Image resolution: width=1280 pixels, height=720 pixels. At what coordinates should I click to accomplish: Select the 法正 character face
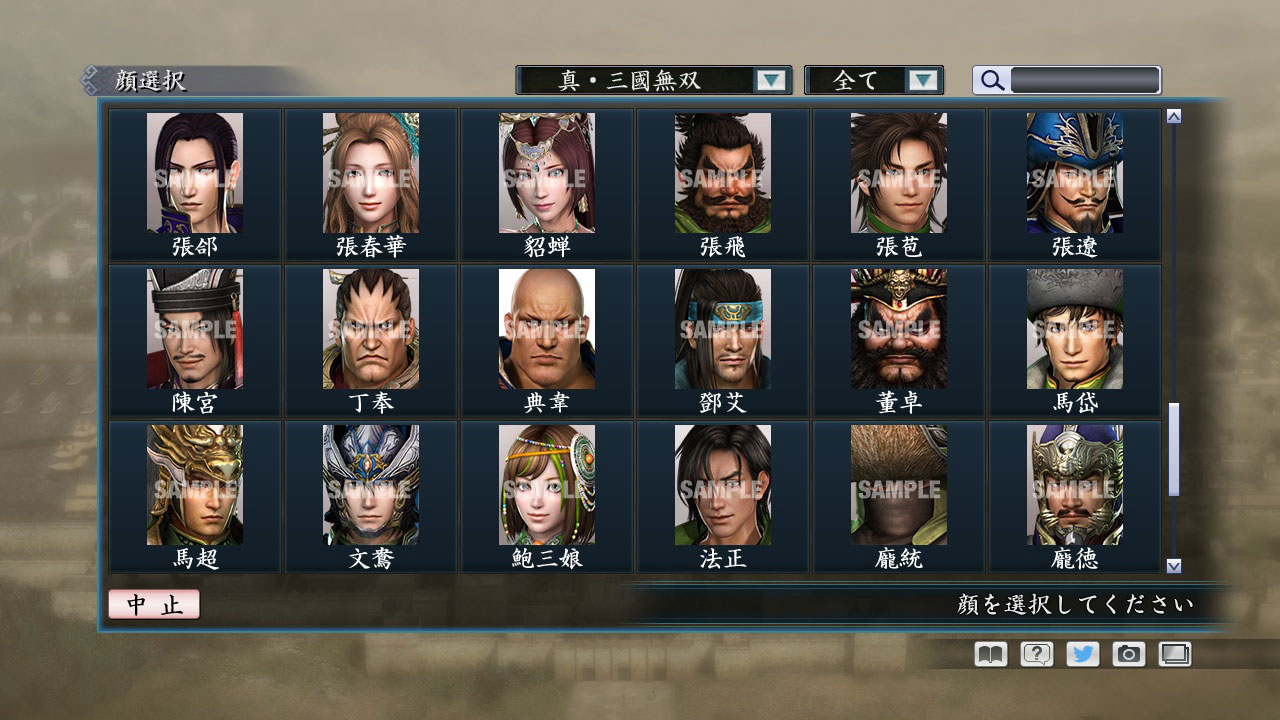(722, 487)
